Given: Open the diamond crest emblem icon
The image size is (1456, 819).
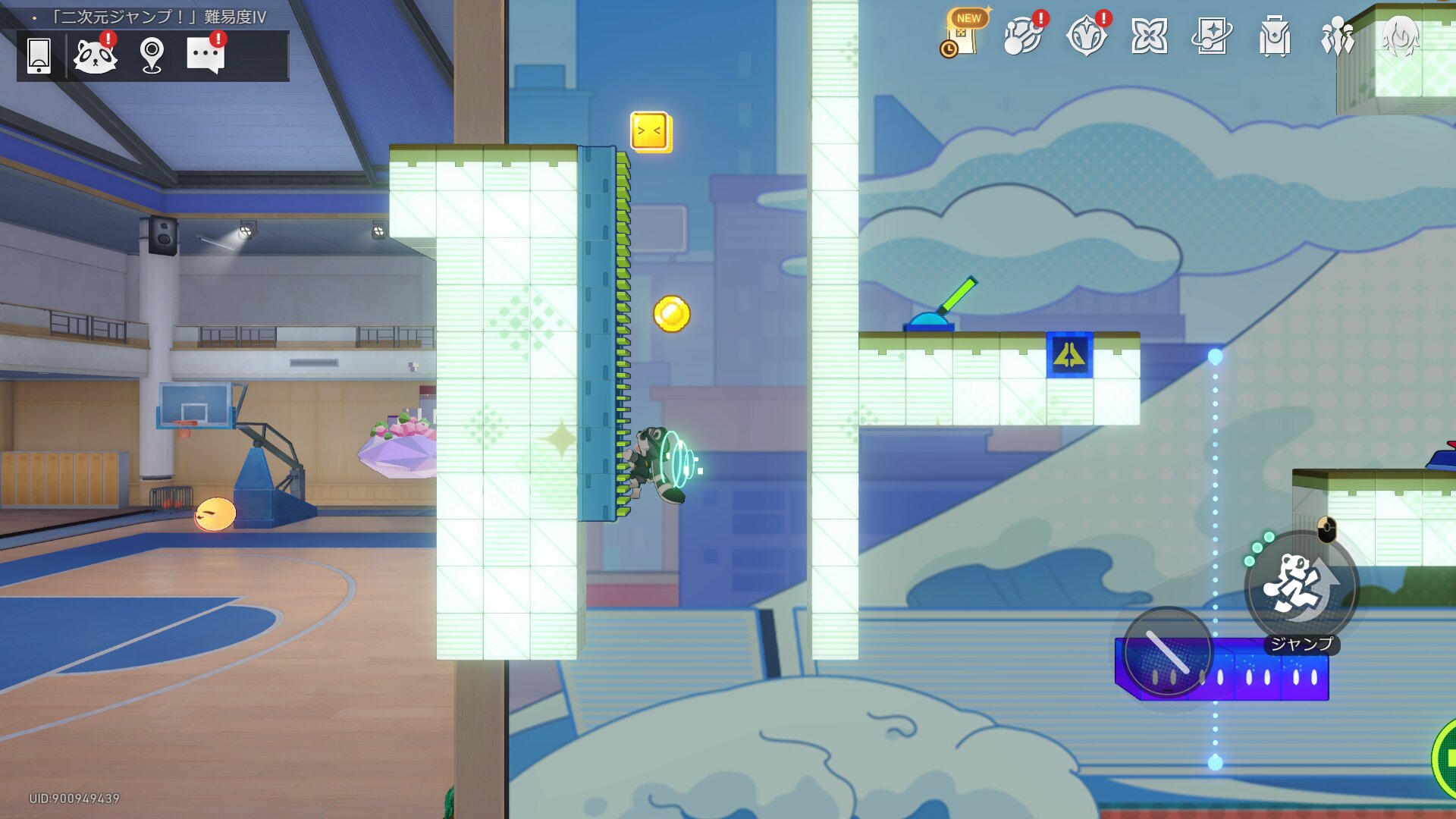Looking at the screenshot, I should pos(1086,36).
